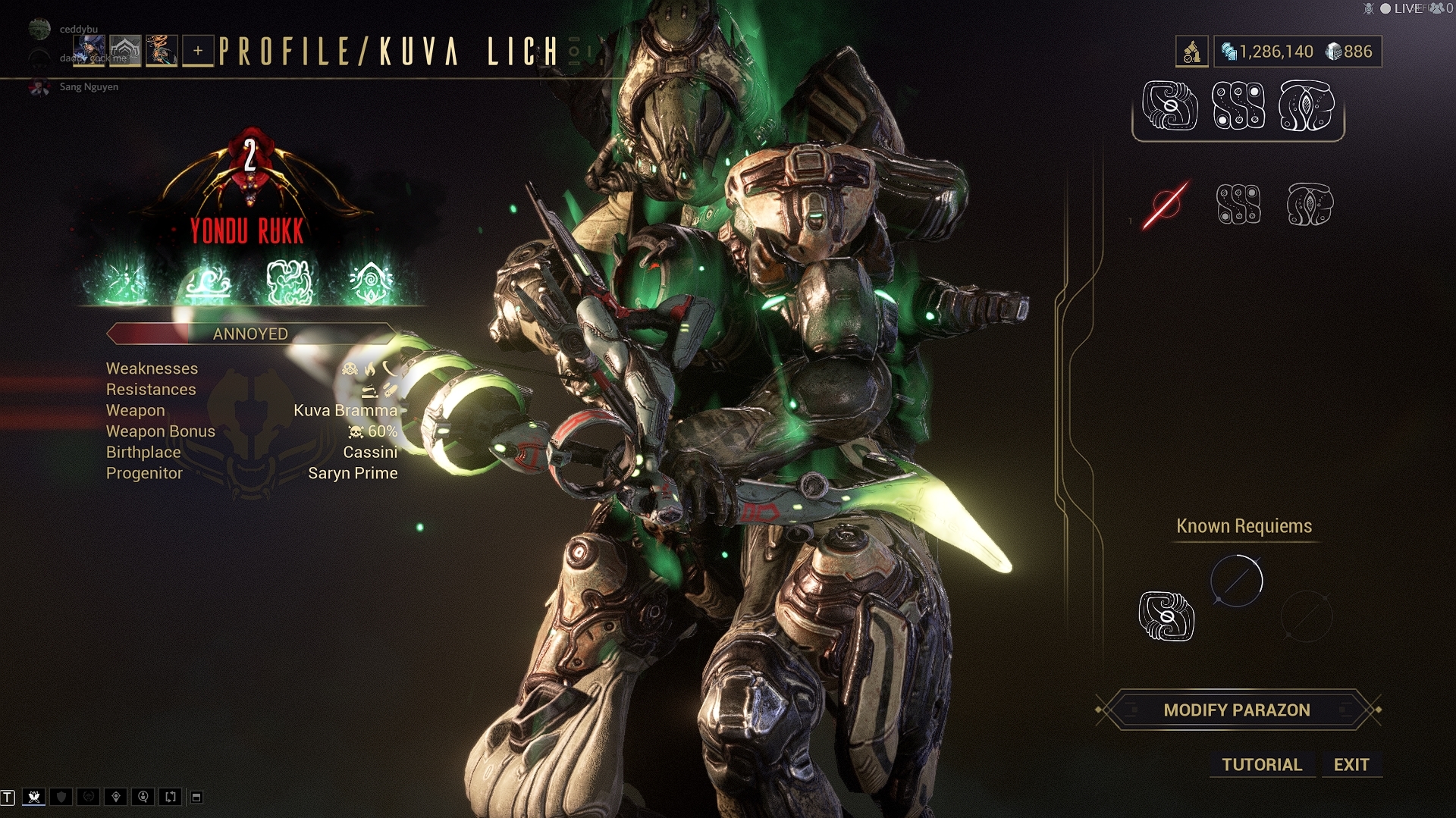View the lich's green smoke cloud ability
Viewport: 1456px width, 818px height.
(289, 283)
